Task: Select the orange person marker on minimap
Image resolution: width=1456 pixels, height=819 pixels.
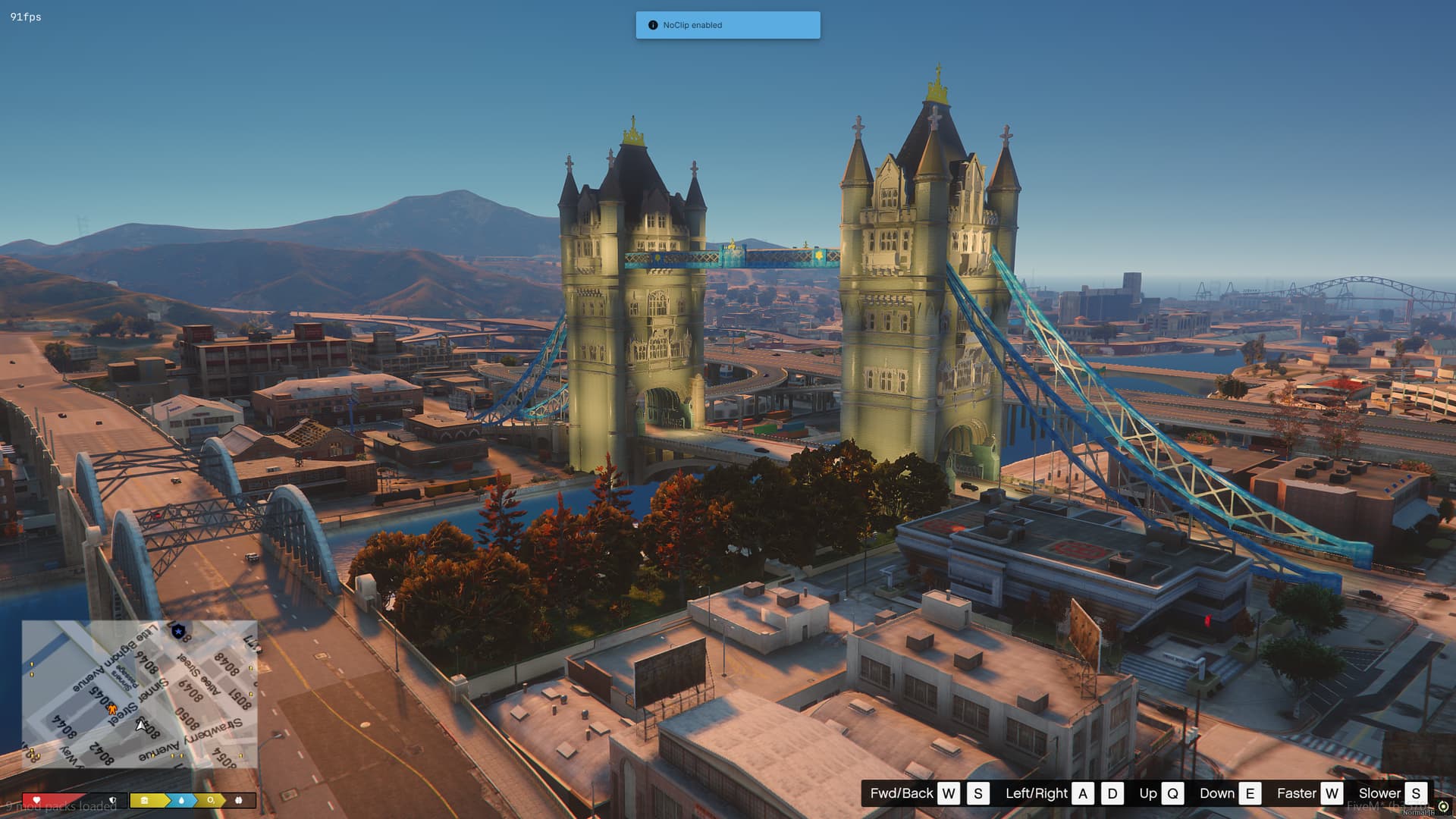Action: (112, 710)
